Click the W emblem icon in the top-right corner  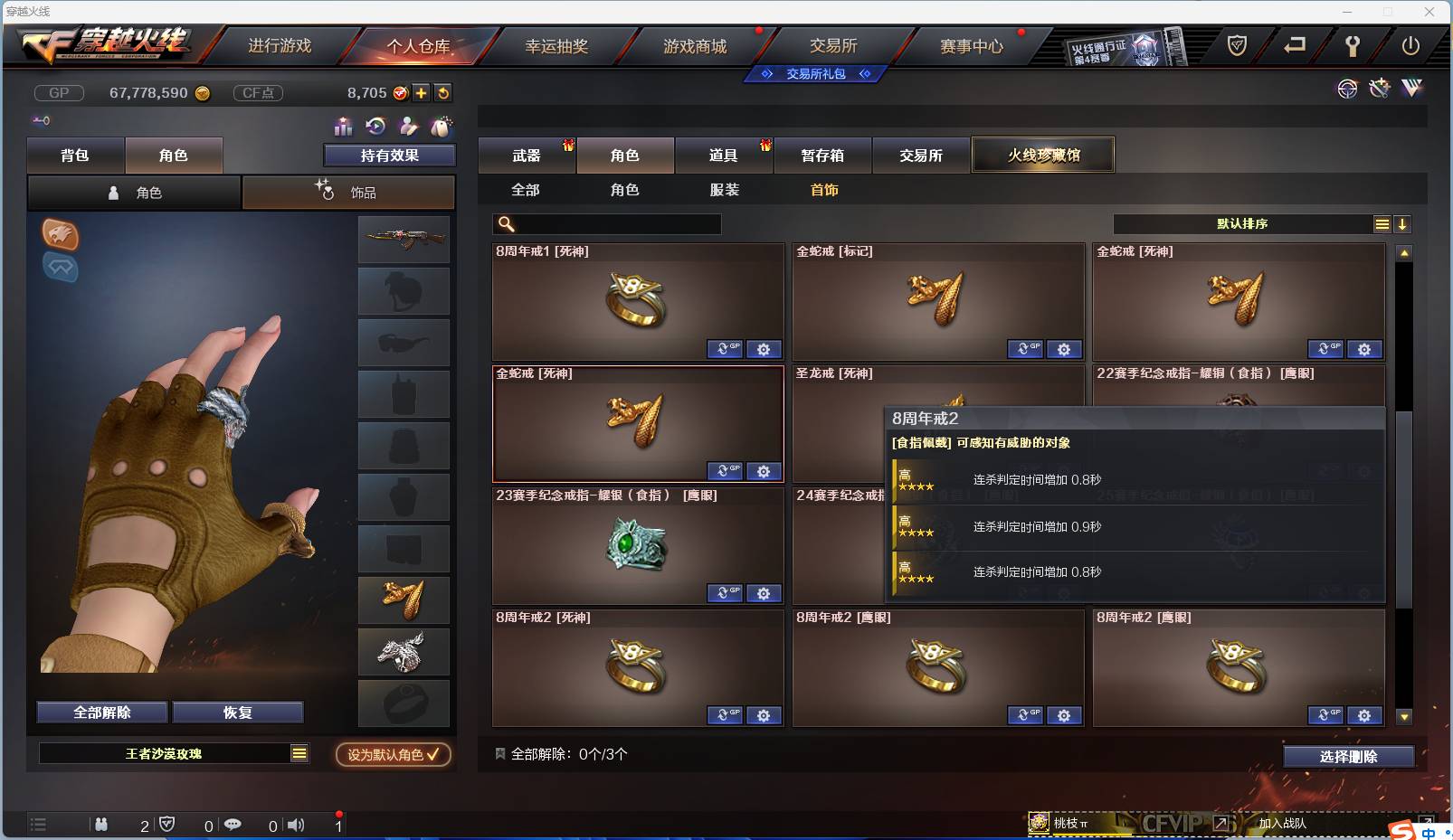tap(1412, 89)
